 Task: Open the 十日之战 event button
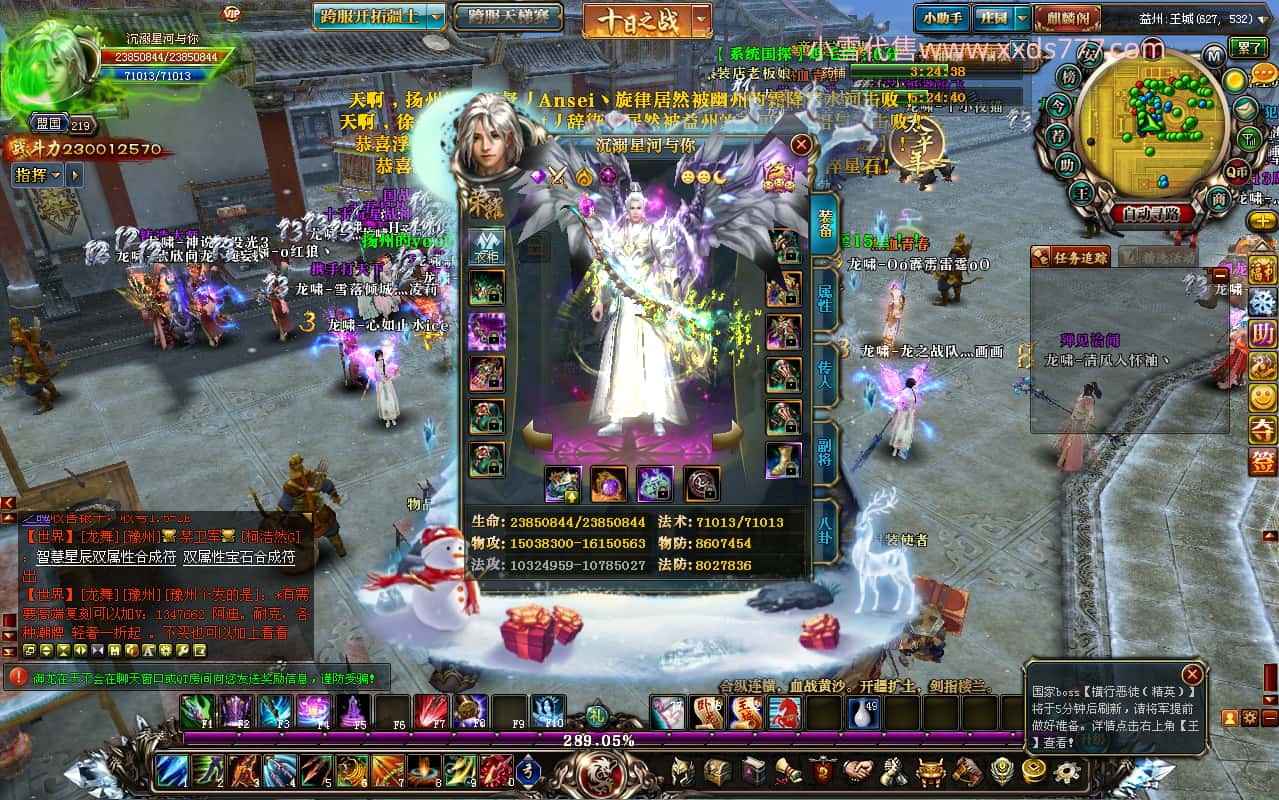click(637, 21)
